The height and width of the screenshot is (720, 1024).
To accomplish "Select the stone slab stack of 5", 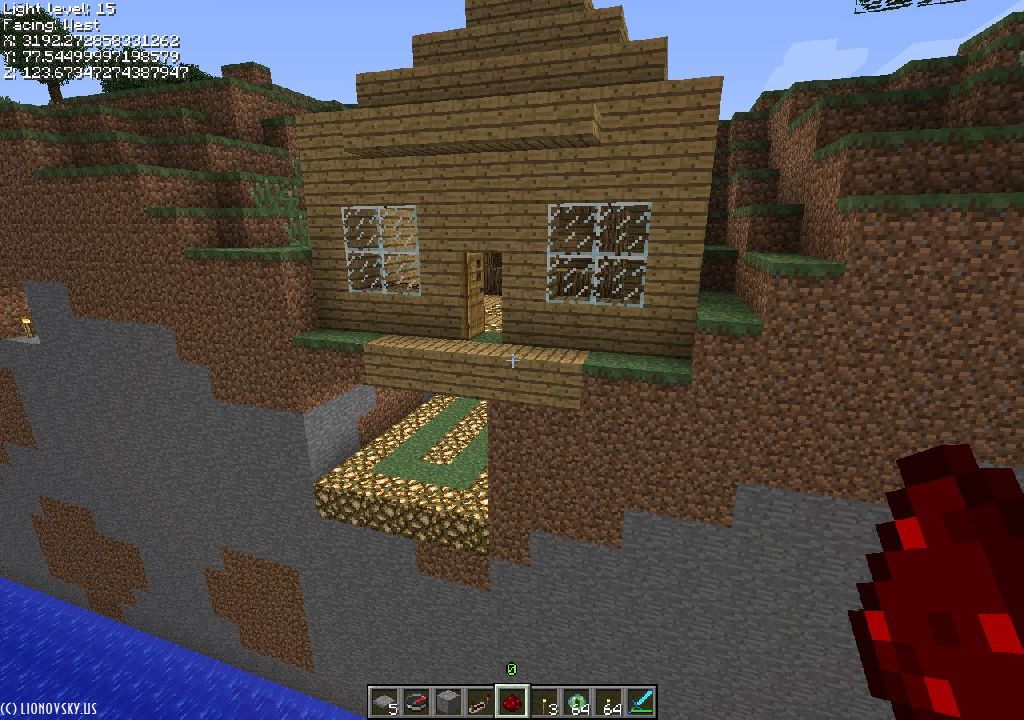I will pyautogui.click(x=384, y=701).
